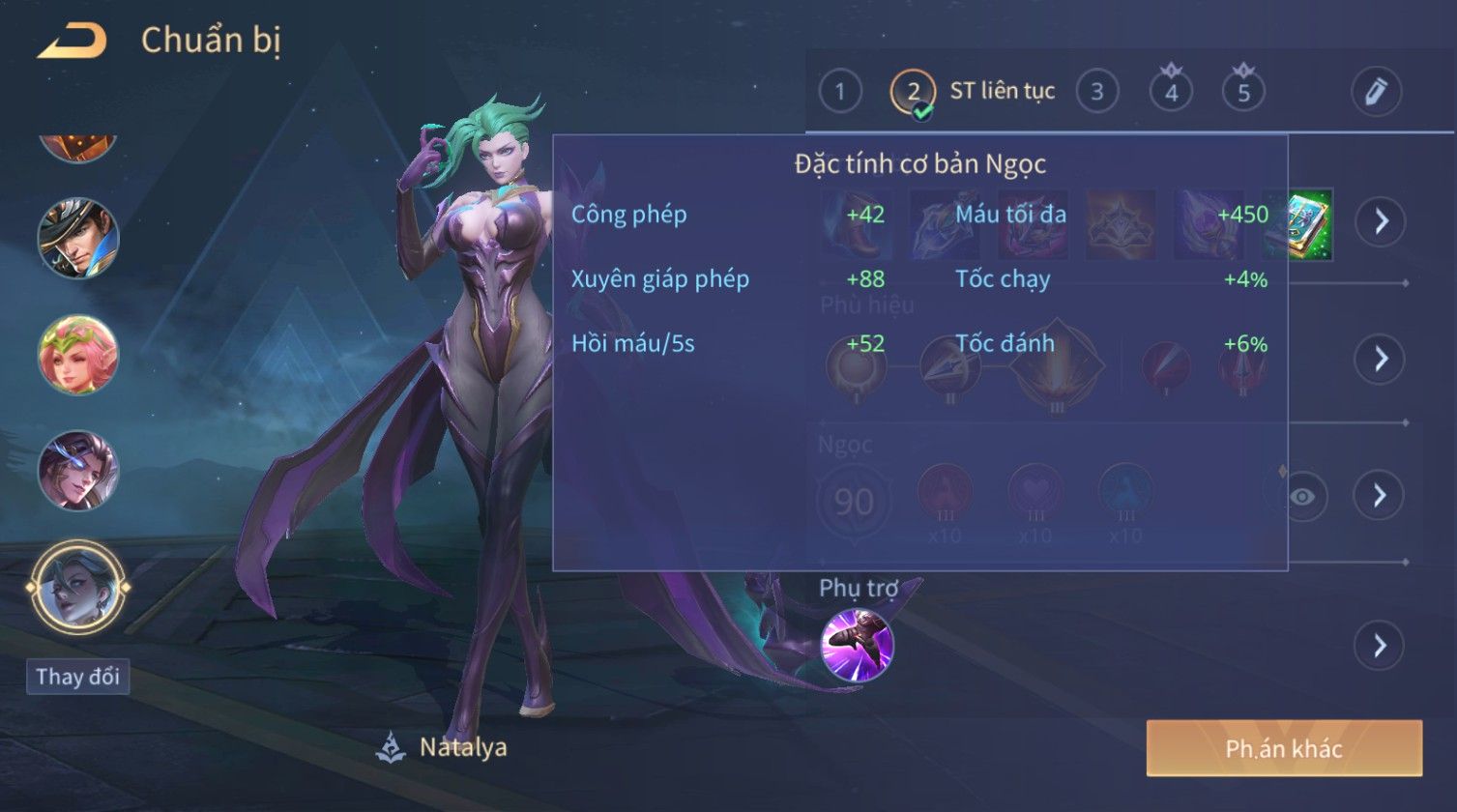Select build preset 5
The width and height of the screenshot is (1457, 812).
(1243, 92)
